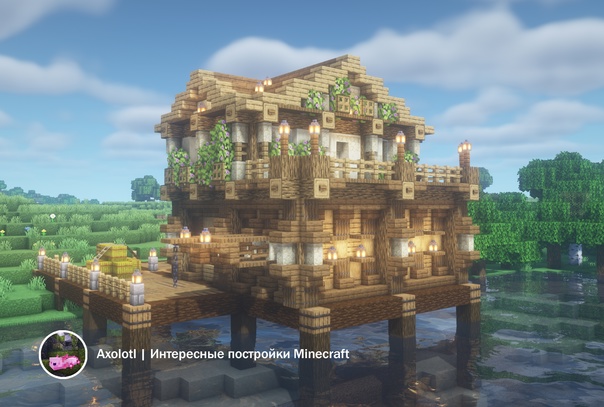Open the Axolotl channel avatar
The image size is (604, 407).
(62, 355)
